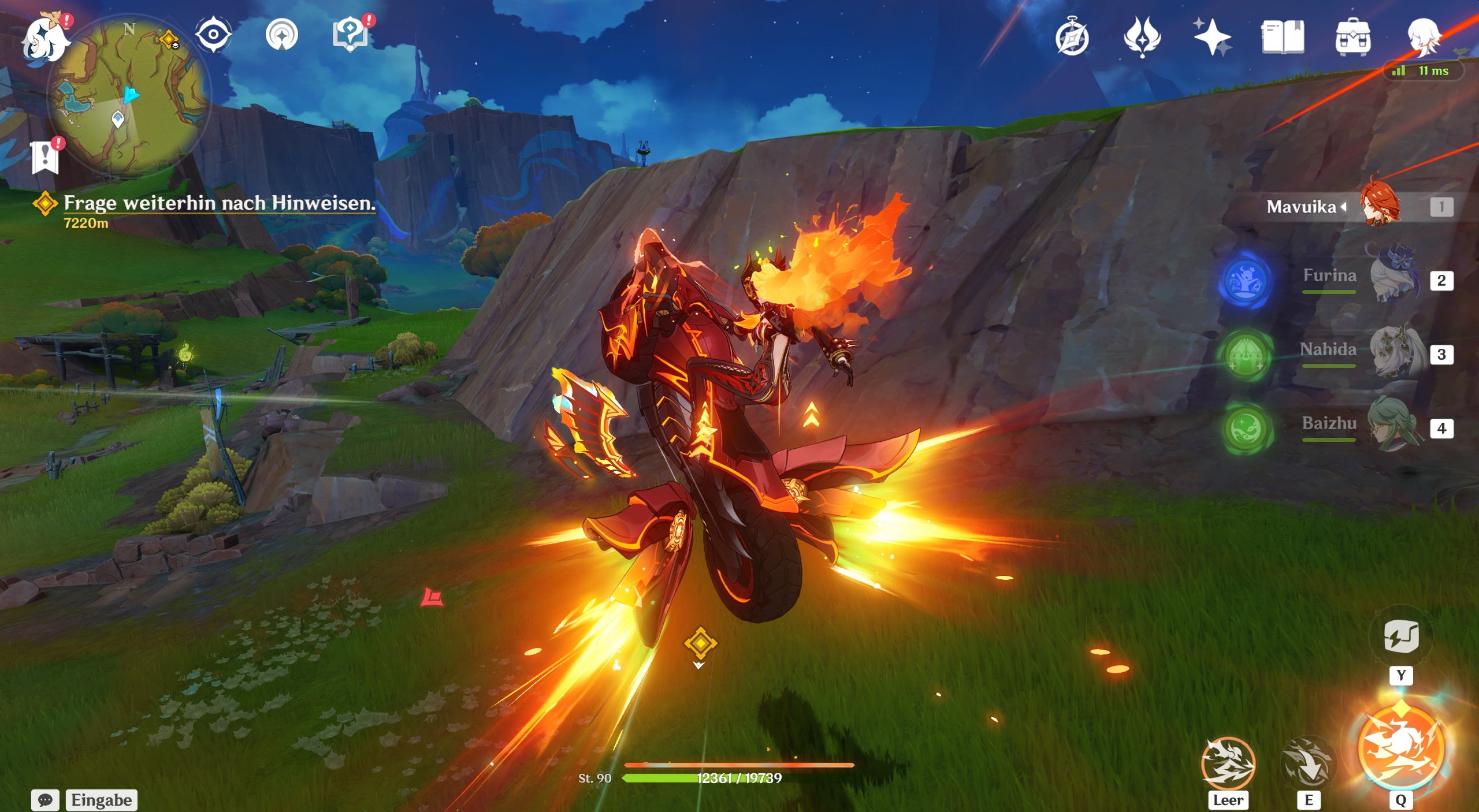Open the tracking beacon icon in the top bar

pos(282,35)
